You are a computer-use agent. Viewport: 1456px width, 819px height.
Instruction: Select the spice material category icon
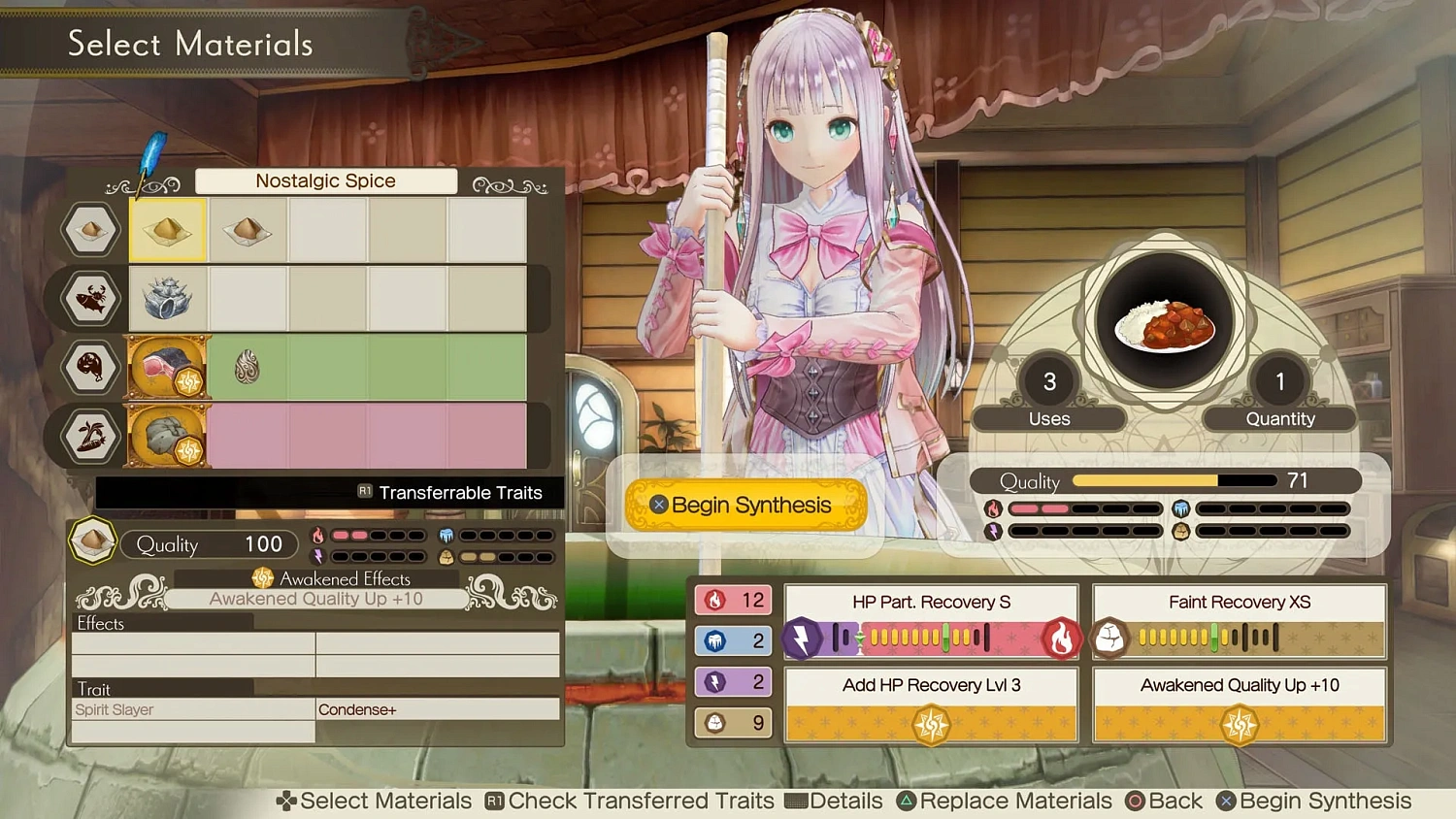click(91, 230)
